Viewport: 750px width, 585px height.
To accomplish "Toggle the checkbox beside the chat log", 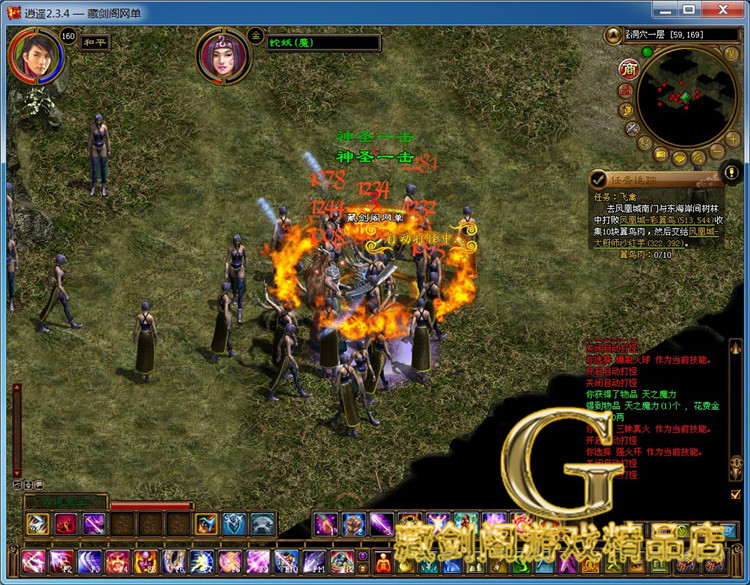I will pyautogui.click(x=736, y=493).
